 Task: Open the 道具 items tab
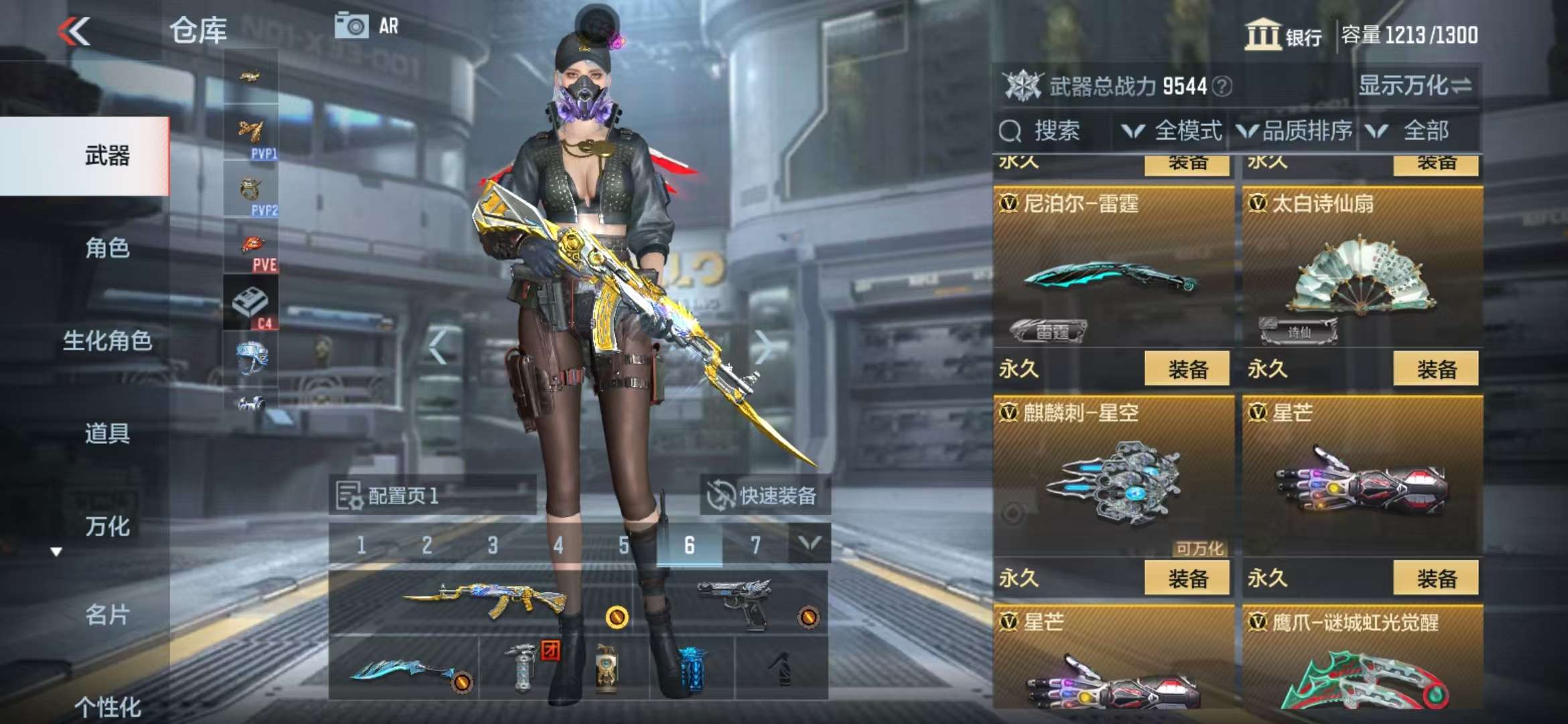click(107, 433)
